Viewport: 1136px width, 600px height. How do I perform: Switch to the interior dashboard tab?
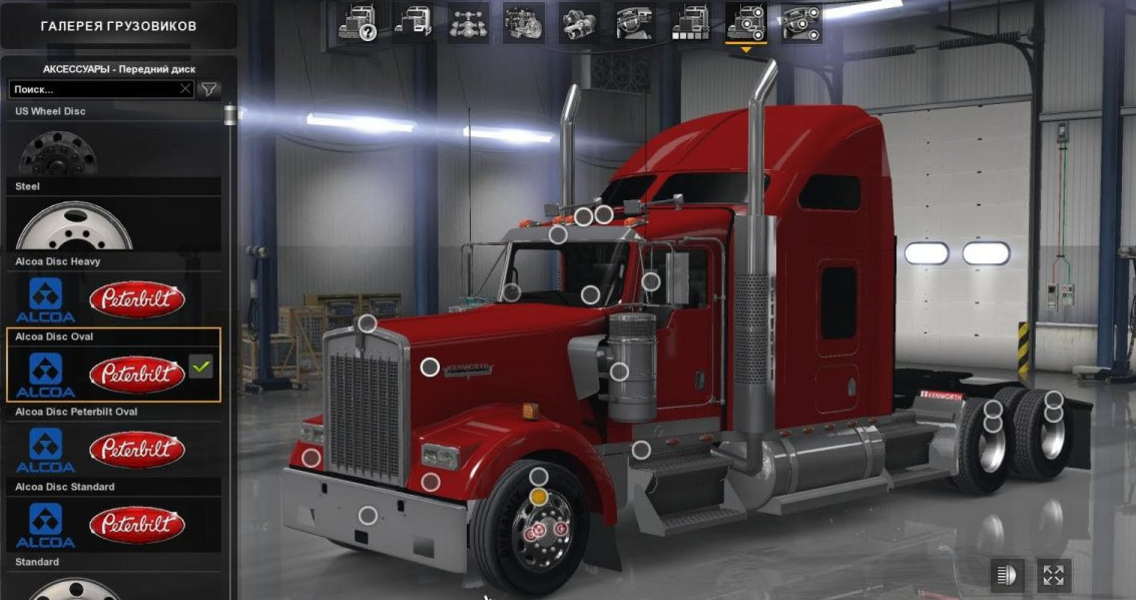click(634, 22)
